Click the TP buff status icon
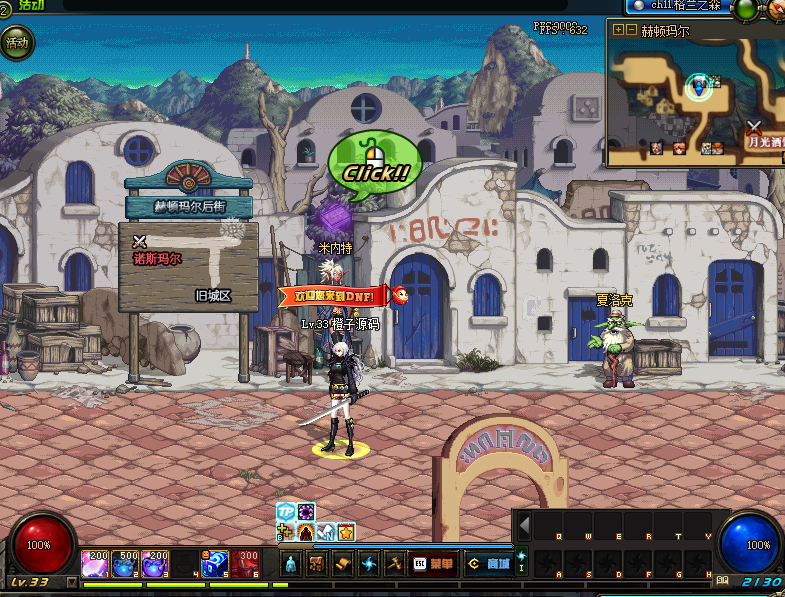Viewport: 785px width, 597px height. (285, 512)
